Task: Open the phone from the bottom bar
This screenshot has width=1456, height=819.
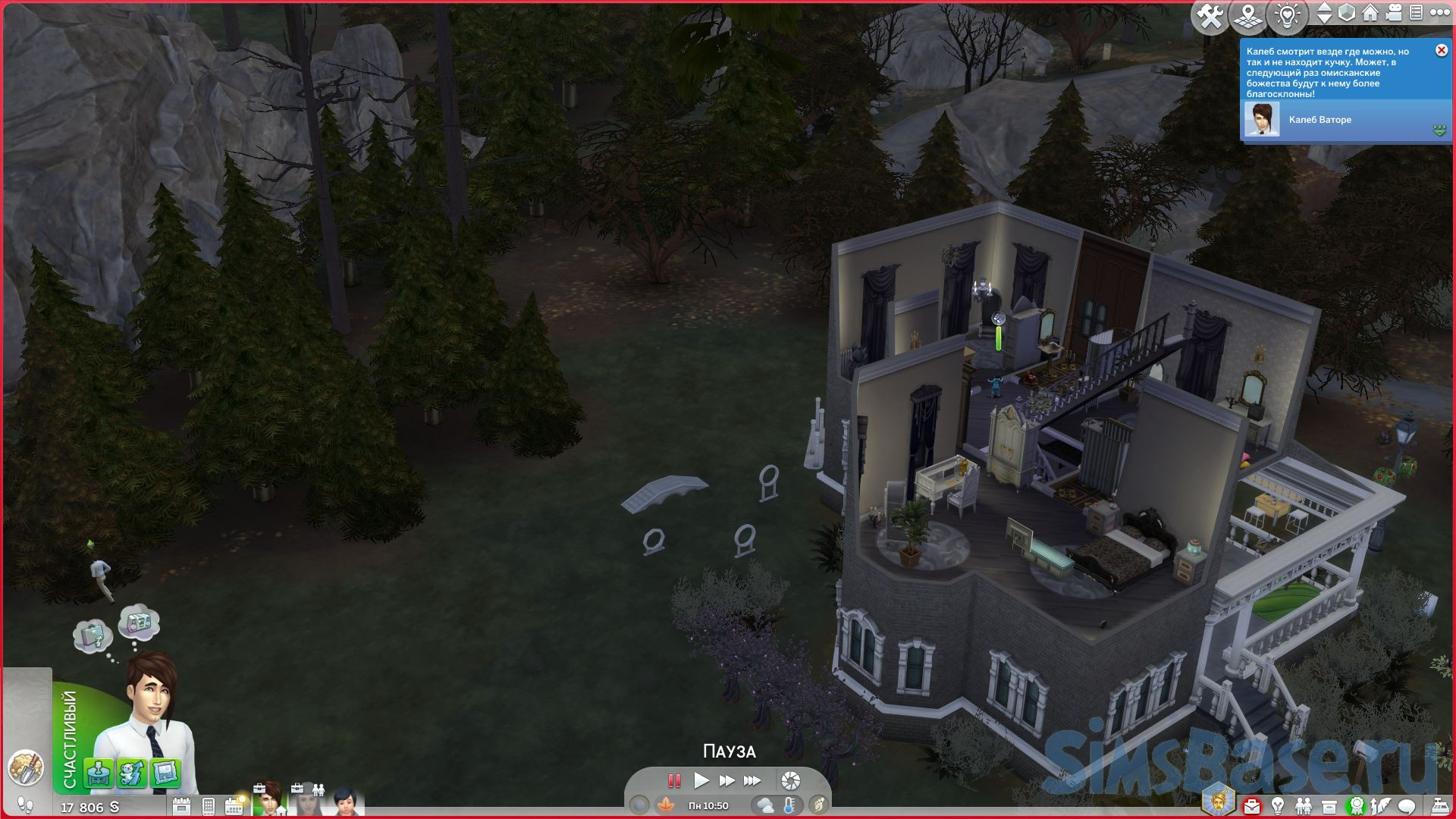Action: pyautogui.click(x=209, y=806)
